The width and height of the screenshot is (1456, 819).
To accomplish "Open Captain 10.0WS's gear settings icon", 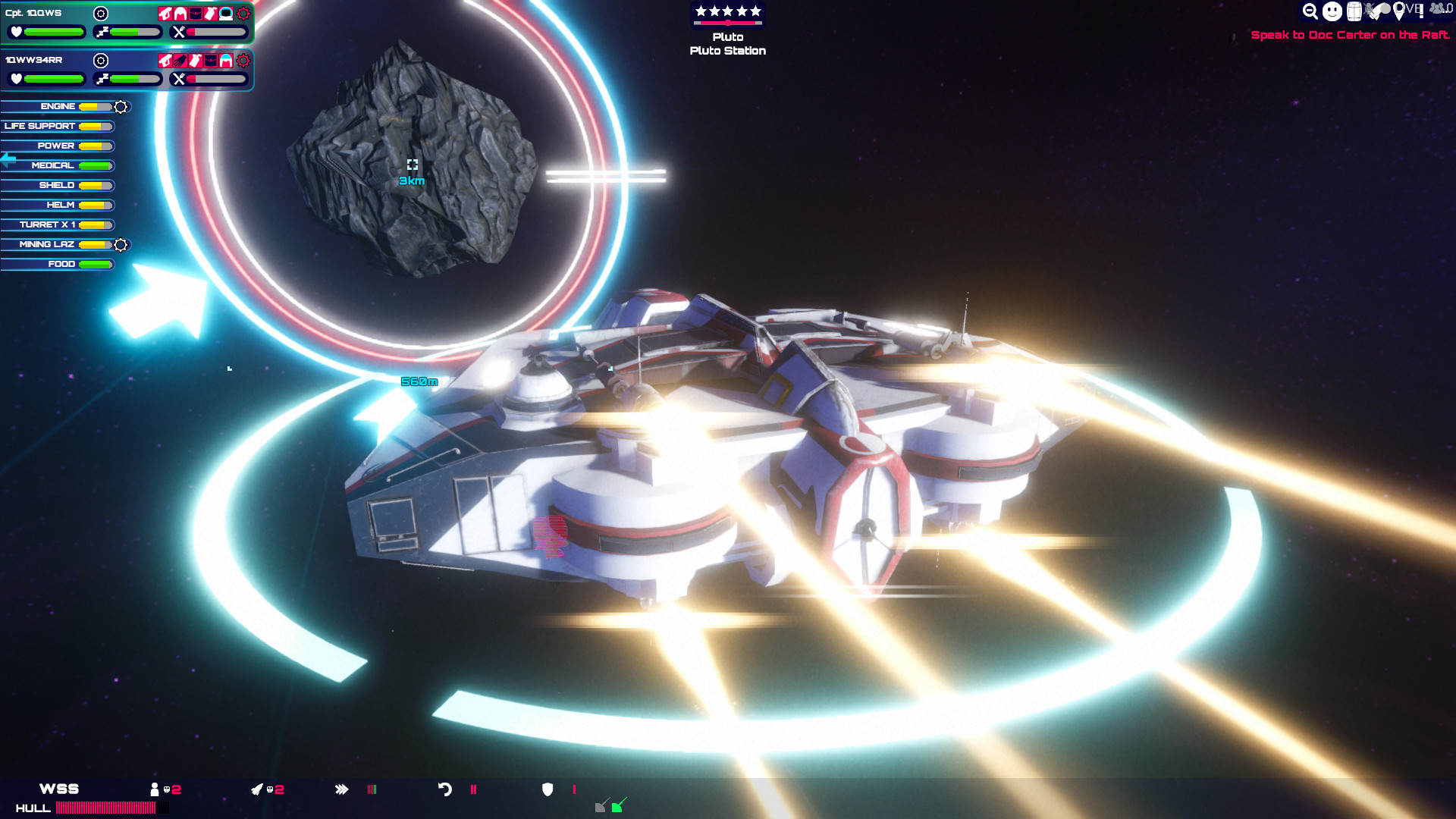I will 100,13.
